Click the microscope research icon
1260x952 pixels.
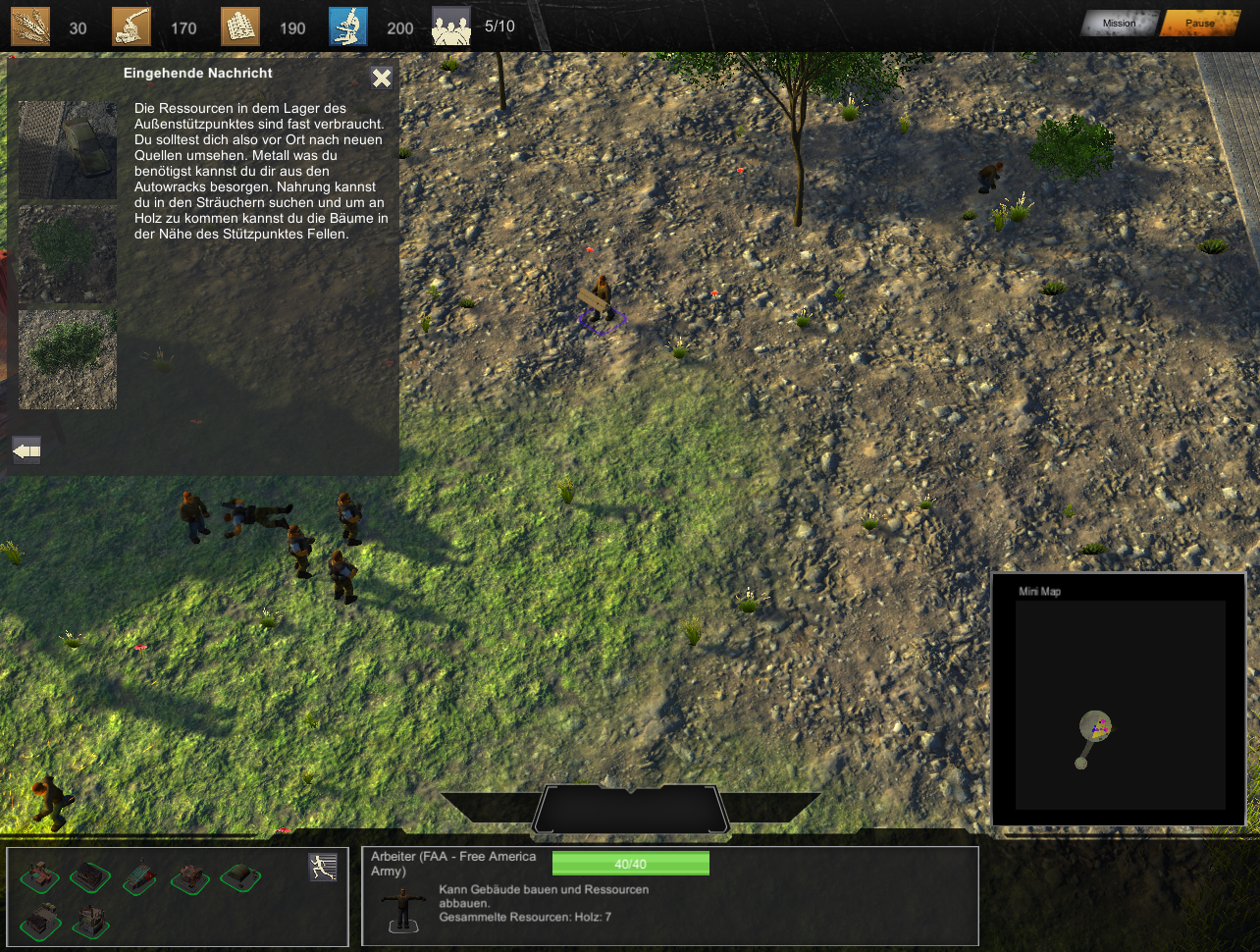click(x=348, y=26)
